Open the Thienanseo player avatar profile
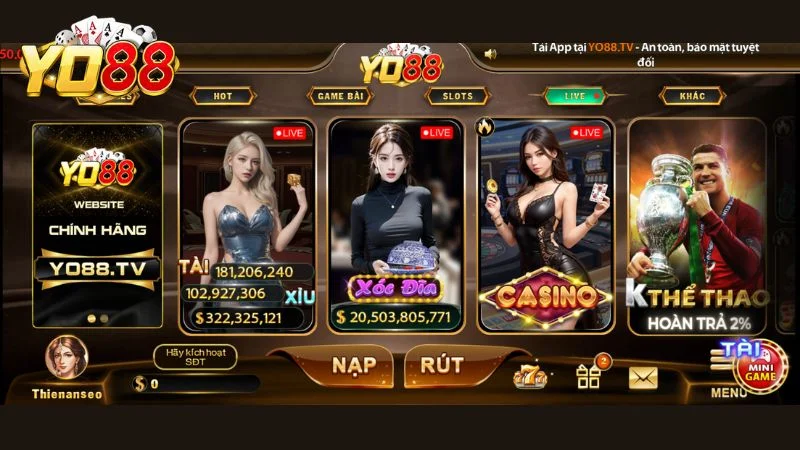Viewport: 800px width, 450px height. 65,359
